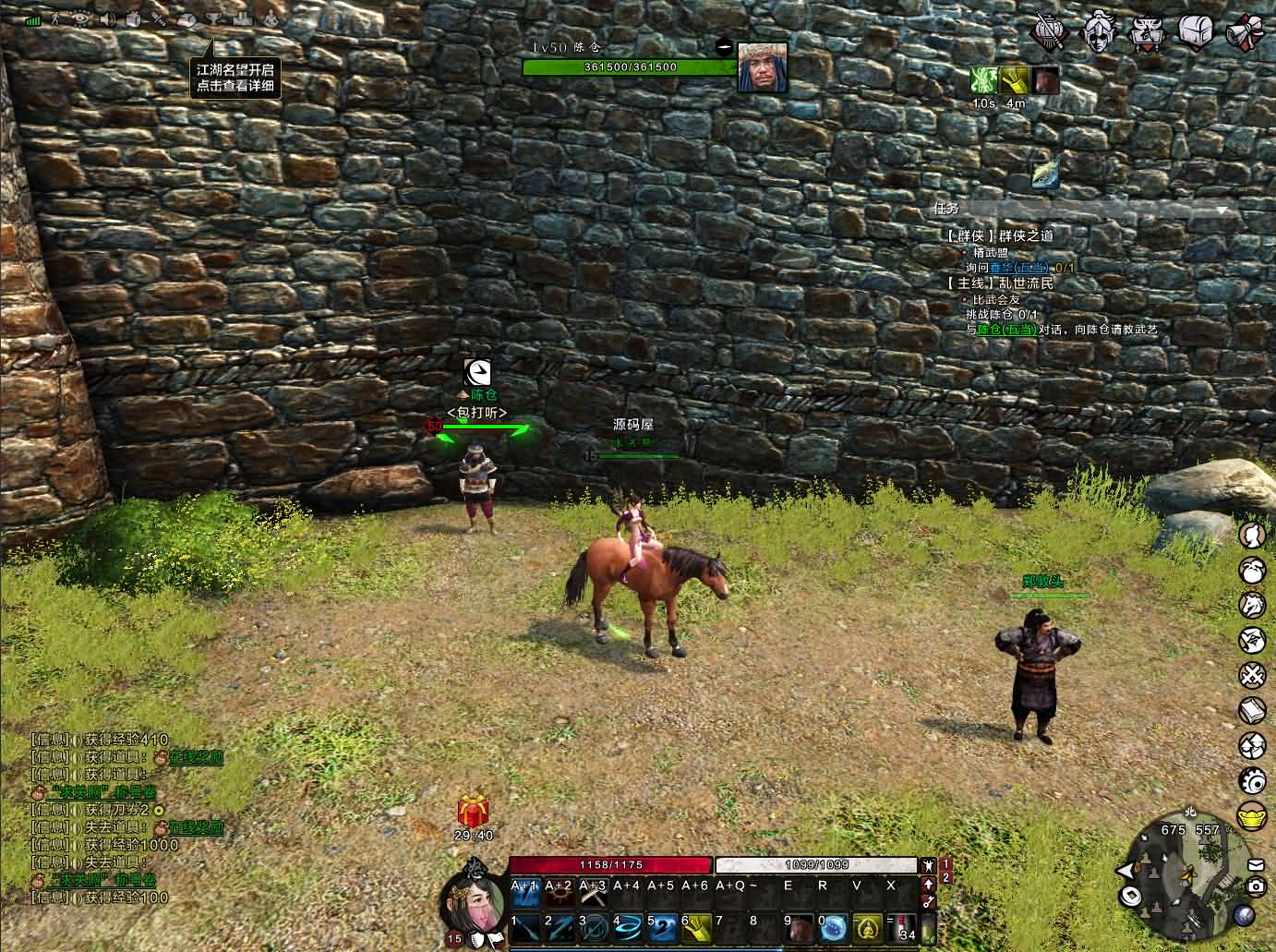Click the circular minimap

click(1188, 877)
